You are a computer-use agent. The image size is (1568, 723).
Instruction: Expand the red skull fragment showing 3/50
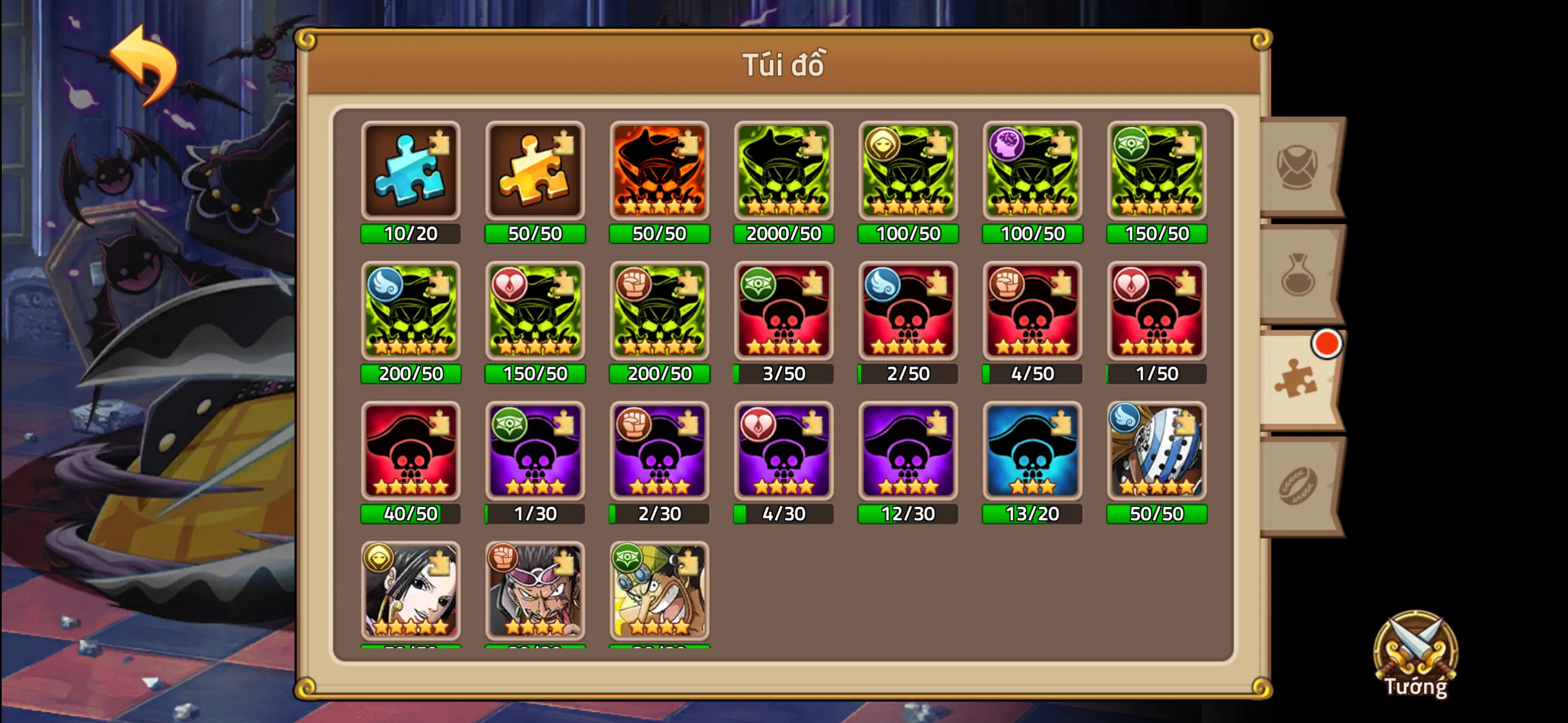point(783,311)
